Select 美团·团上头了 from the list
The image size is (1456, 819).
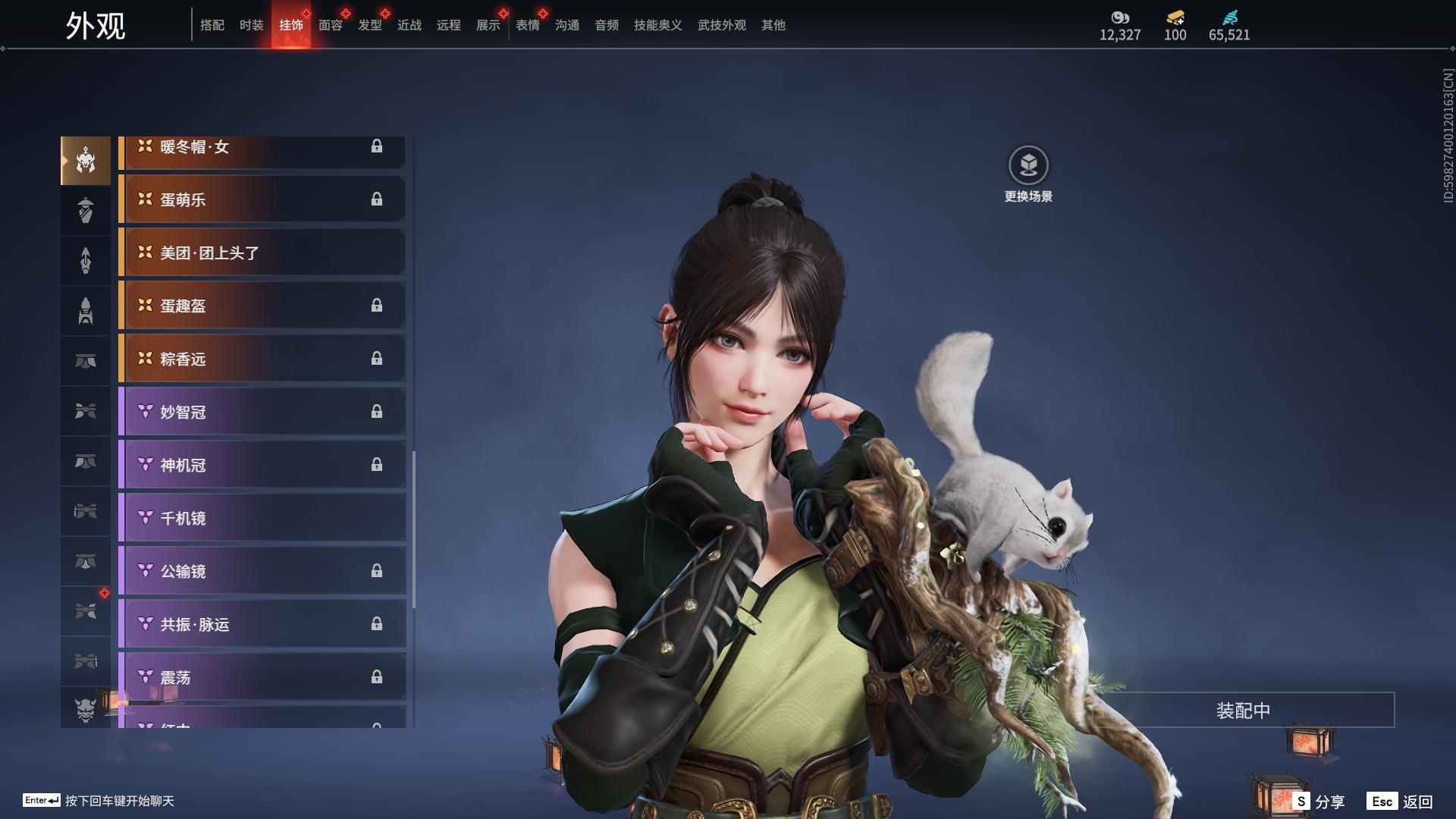pos(262,253)
